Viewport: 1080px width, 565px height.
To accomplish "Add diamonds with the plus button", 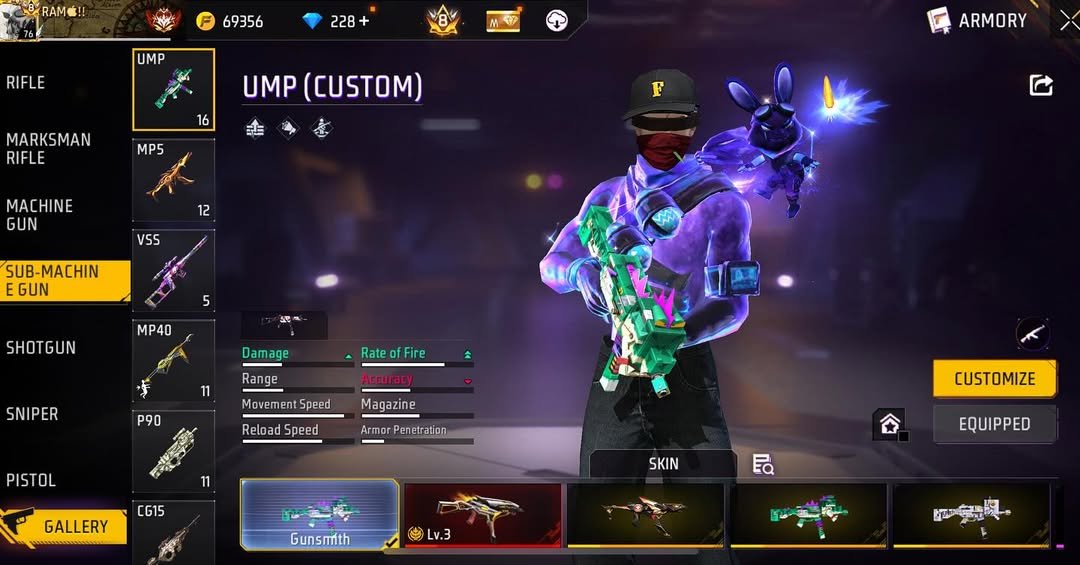I will click(363, 21).
